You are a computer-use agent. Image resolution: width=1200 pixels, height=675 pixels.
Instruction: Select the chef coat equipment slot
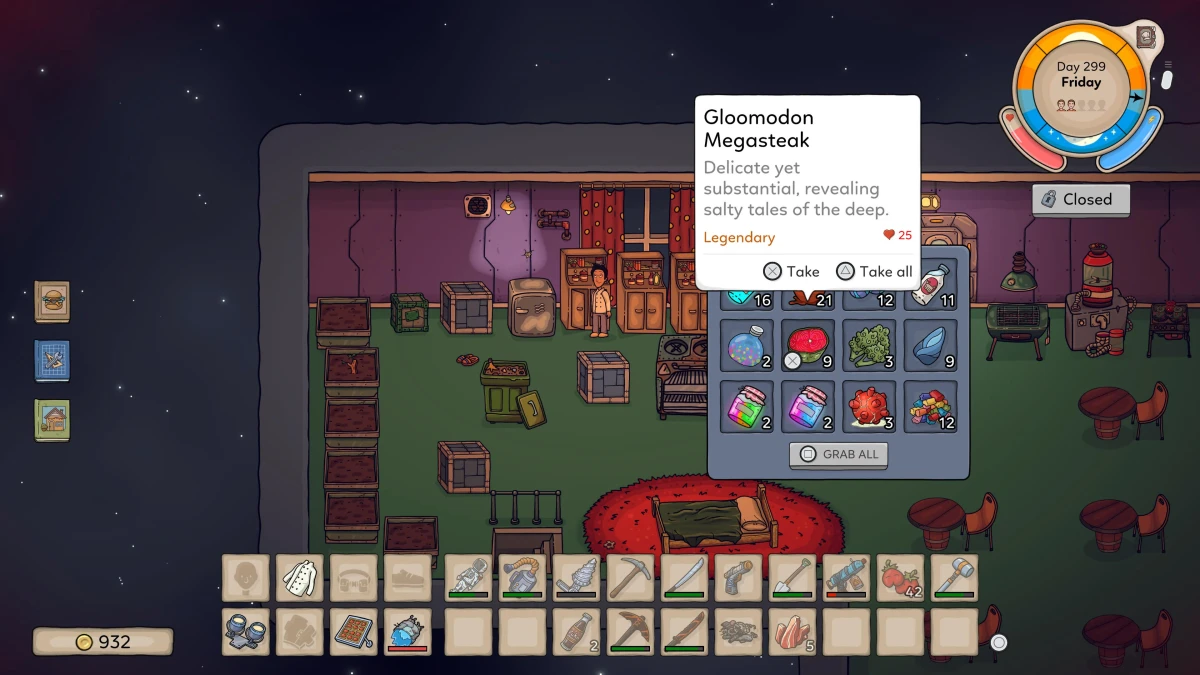pyautogui.click(x=299, y=578)
